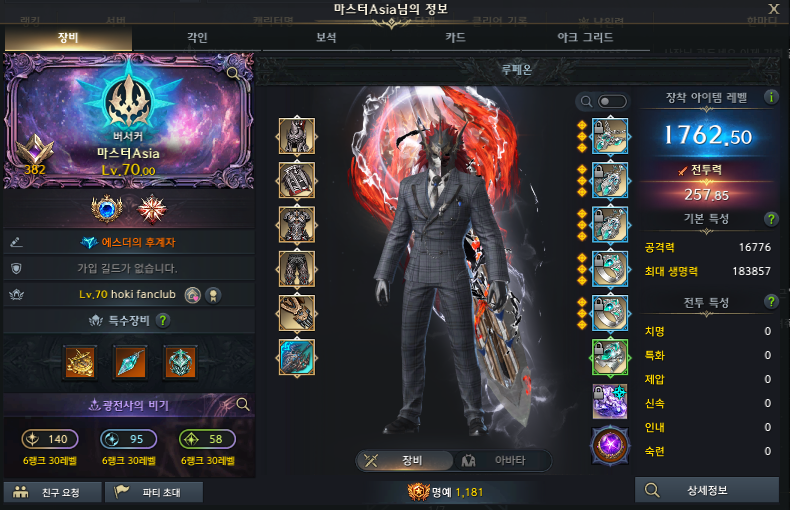Screen dimensions: 790x510
Task: Show the 아크 그리드 tab
Action: point(585,38)
